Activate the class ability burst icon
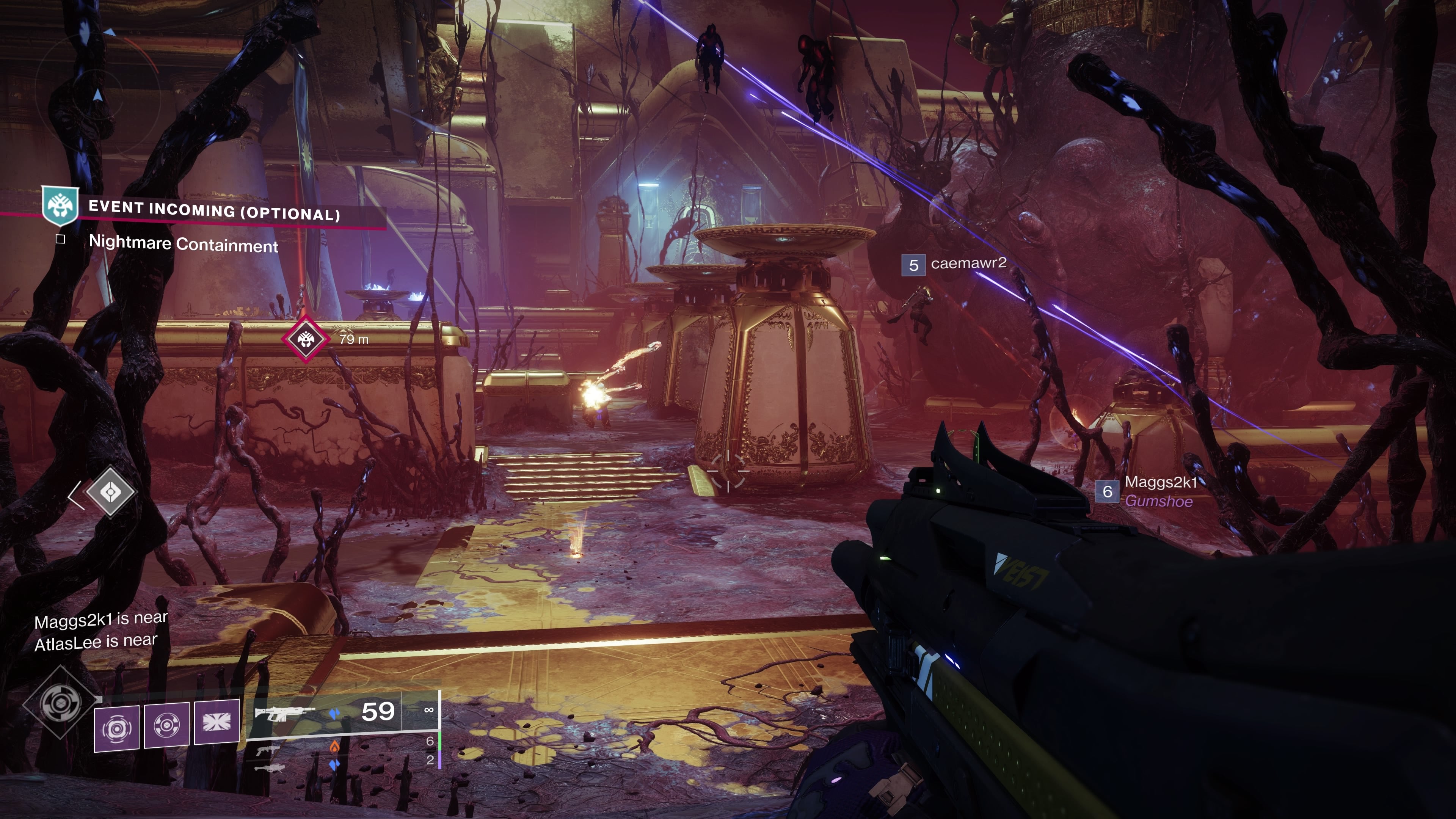The width and height of the screenshot is (1456, 819). pyautogui.click(x=217, y=722)
